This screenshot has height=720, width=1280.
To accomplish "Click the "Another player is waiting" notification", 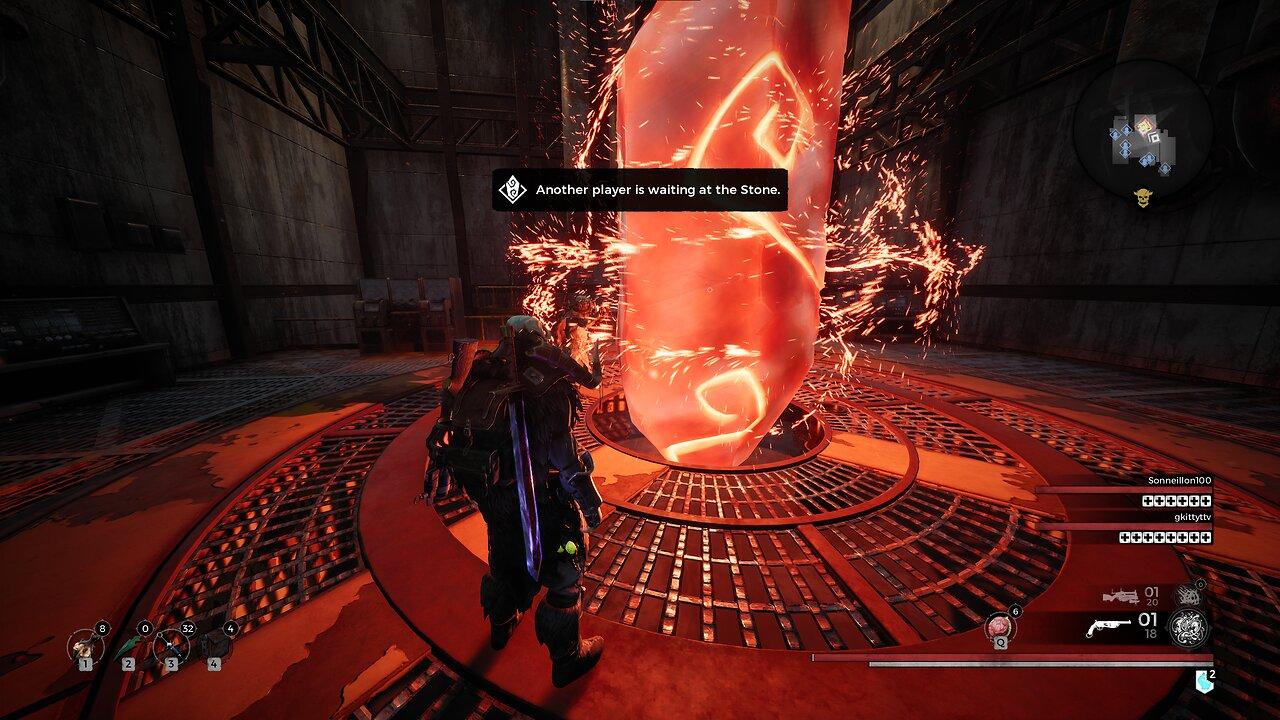I will point(640,190).
